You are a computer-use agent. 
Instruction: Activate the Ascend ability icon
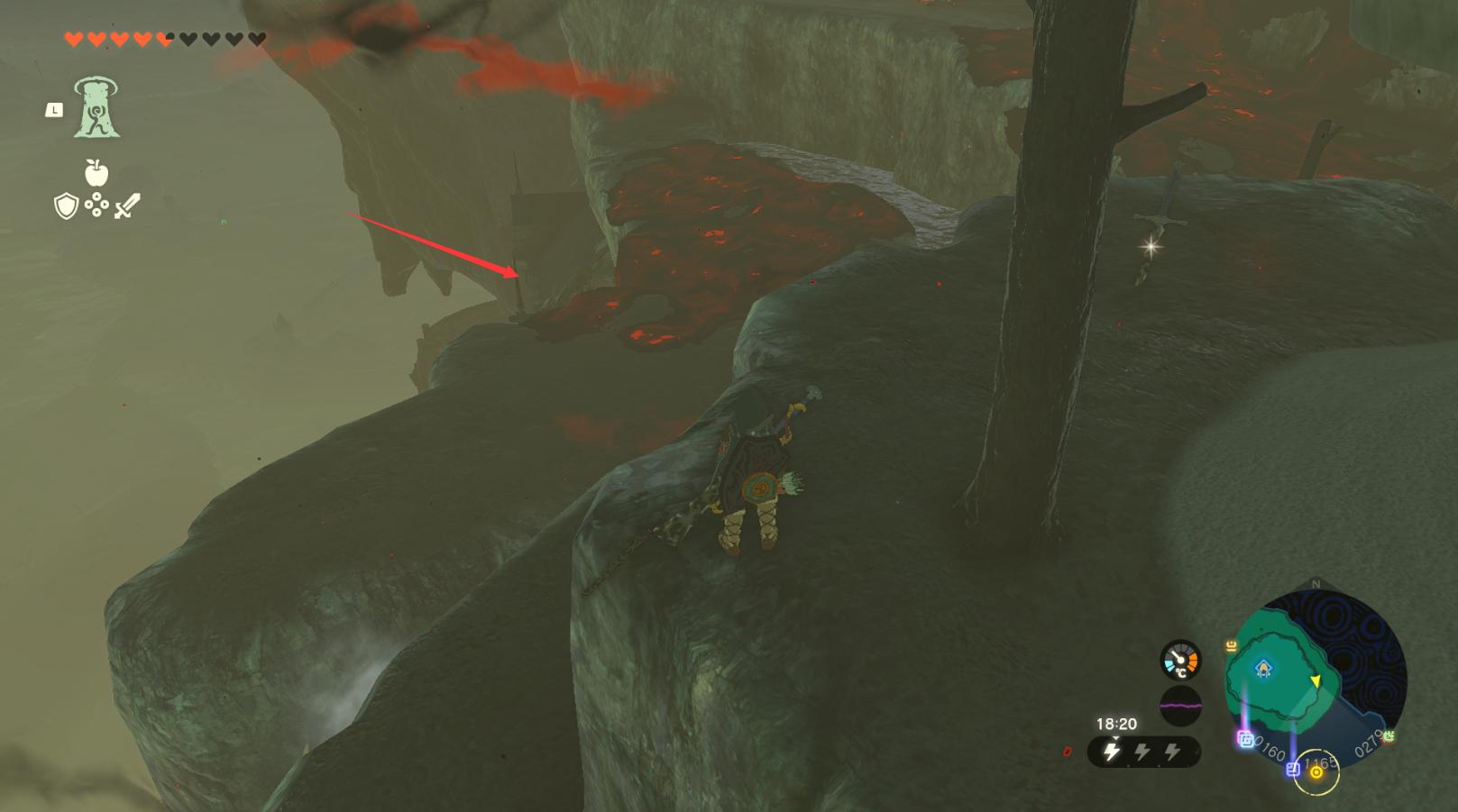96,108
